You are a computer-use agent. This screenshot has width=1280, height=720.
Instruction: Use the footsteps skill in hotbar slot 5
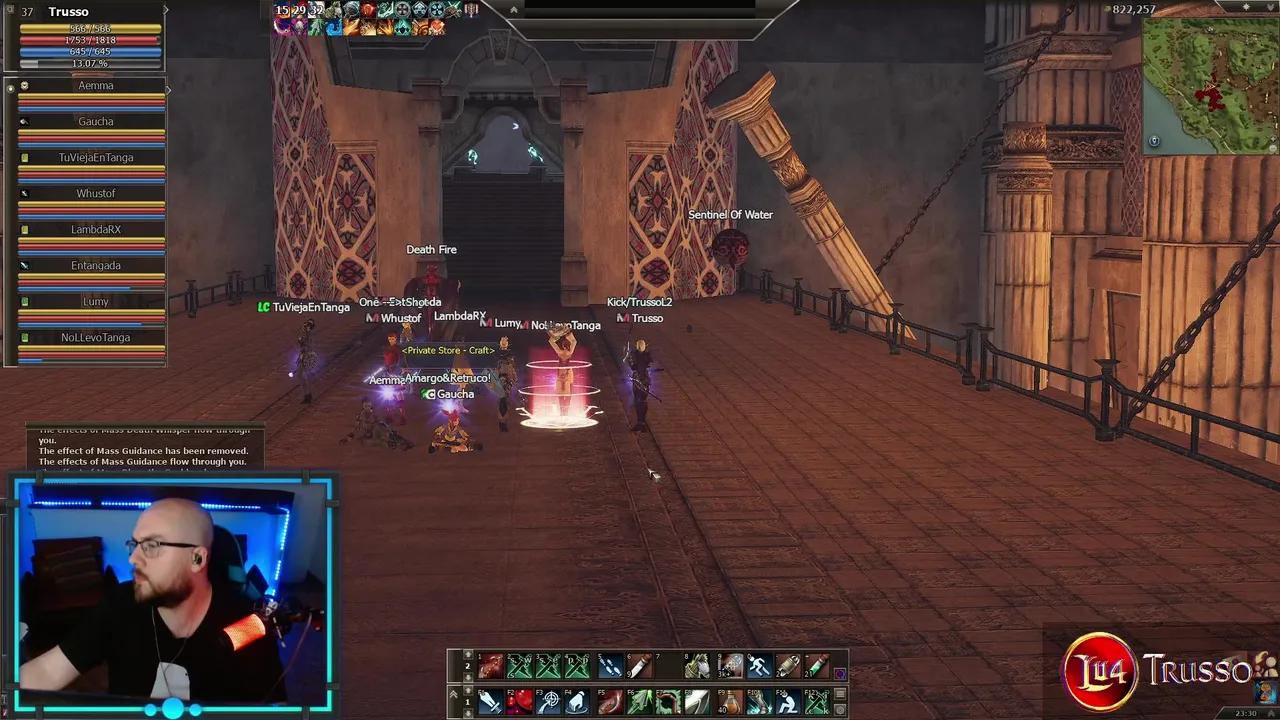pos(609,665)
